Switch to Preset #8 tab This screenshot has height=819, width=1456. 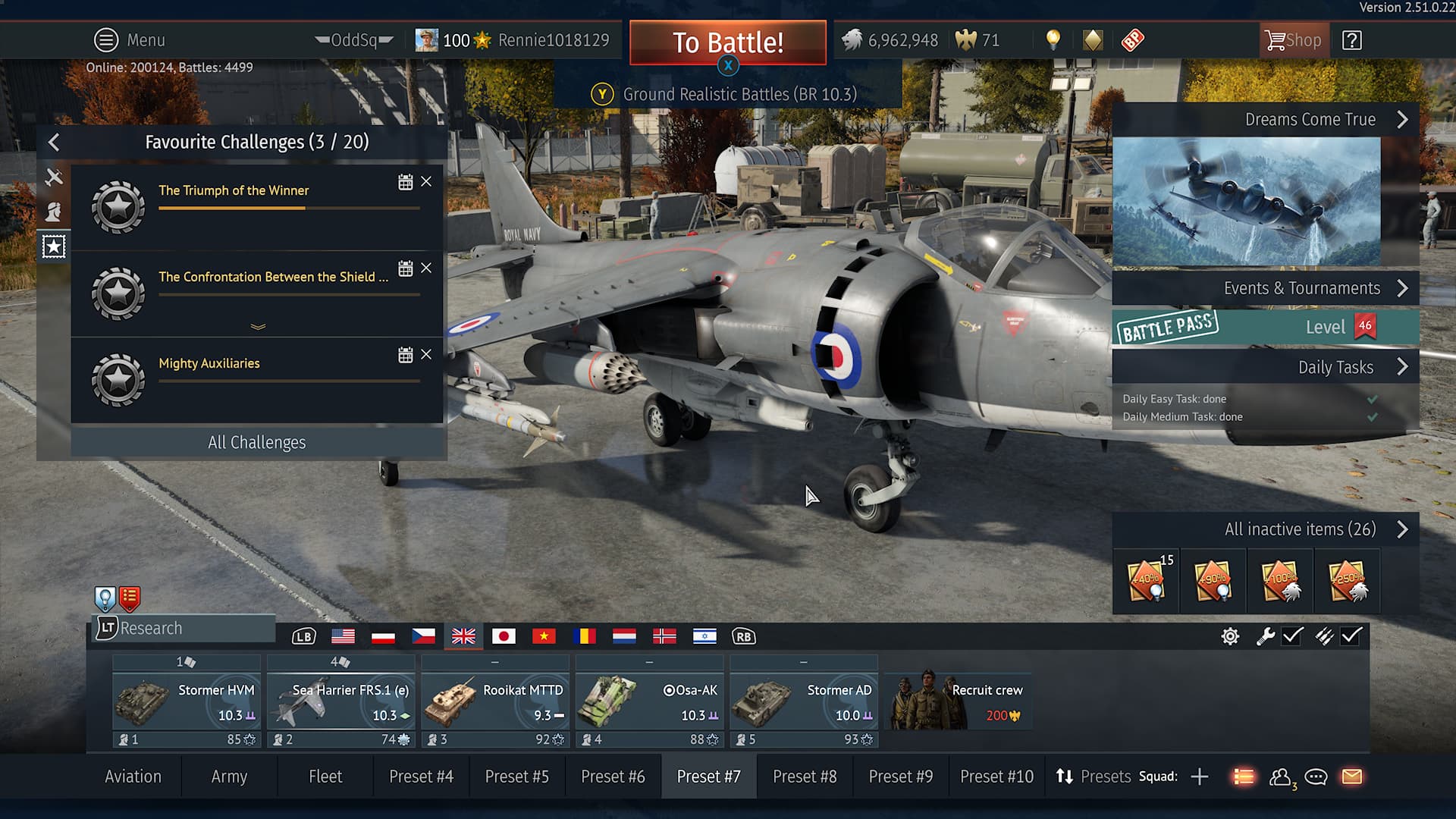point(805,777)
